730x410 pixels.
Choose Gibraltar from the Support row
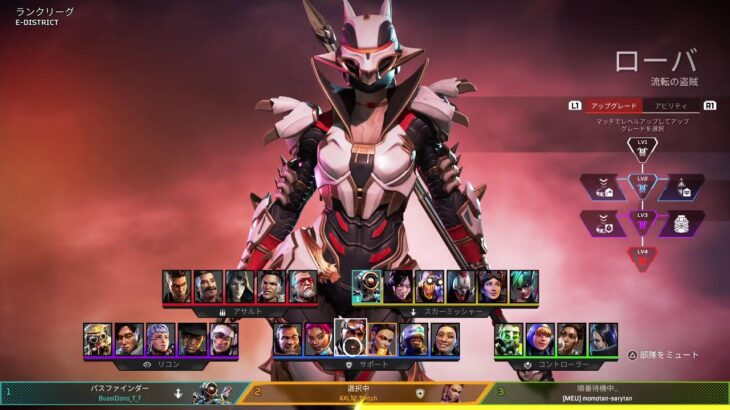[x=288, y=339]
